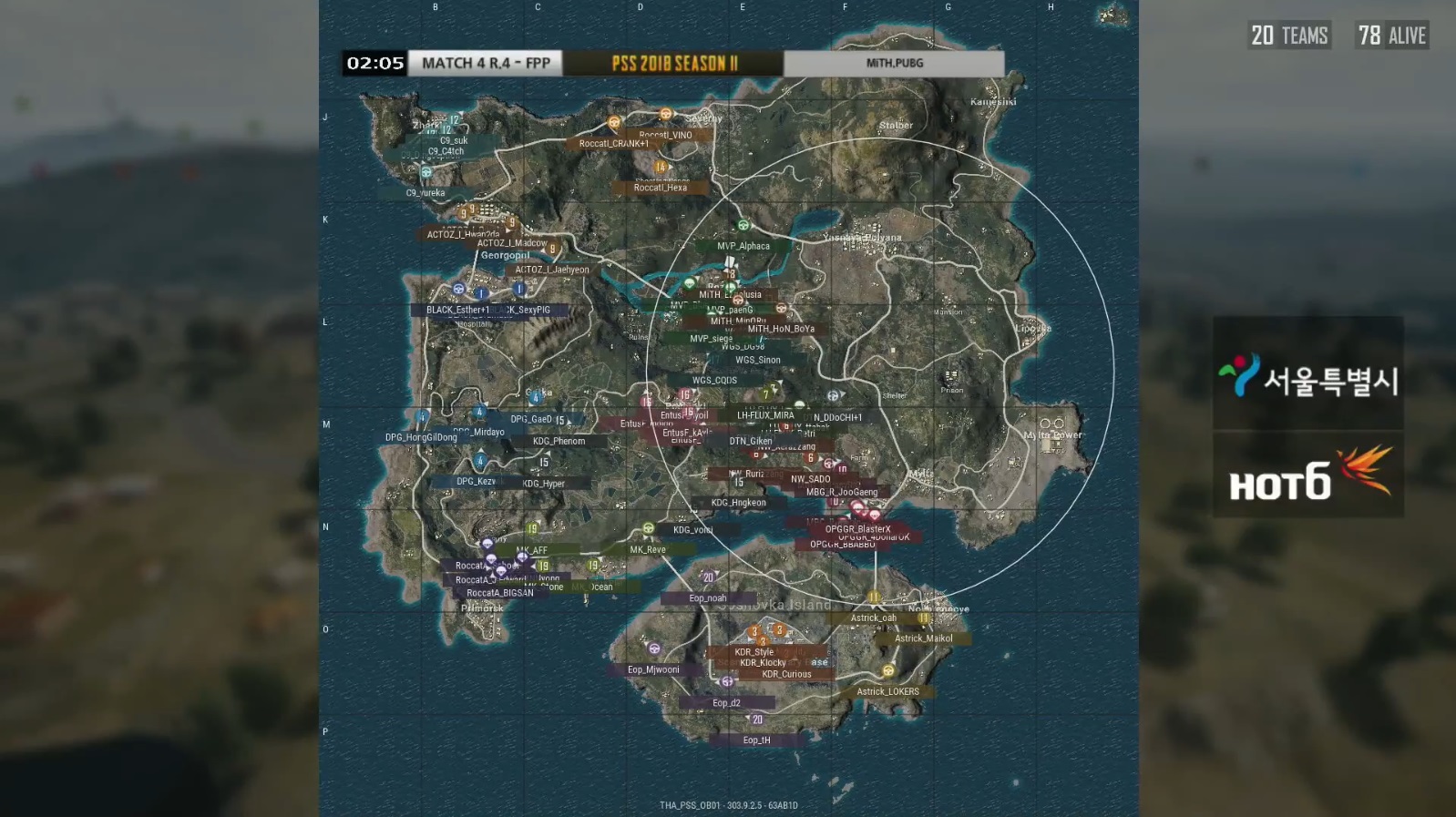
Task: Click the DPG_HongGilDong map marker
Action: (x=421, y=437)
